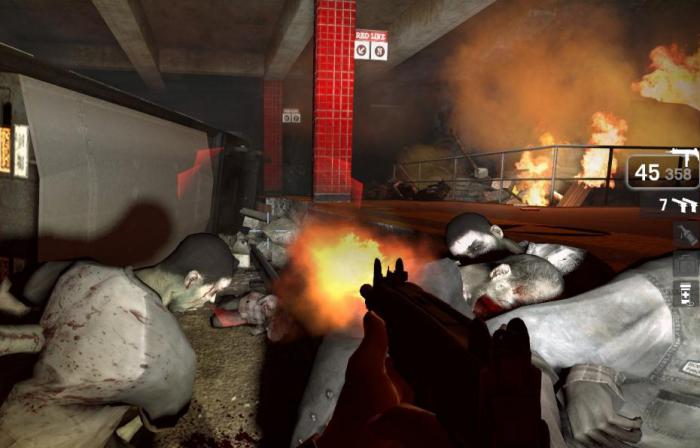700x448 pixels.
Task: Pick the pain pills slot
Action: pos(685,294)
